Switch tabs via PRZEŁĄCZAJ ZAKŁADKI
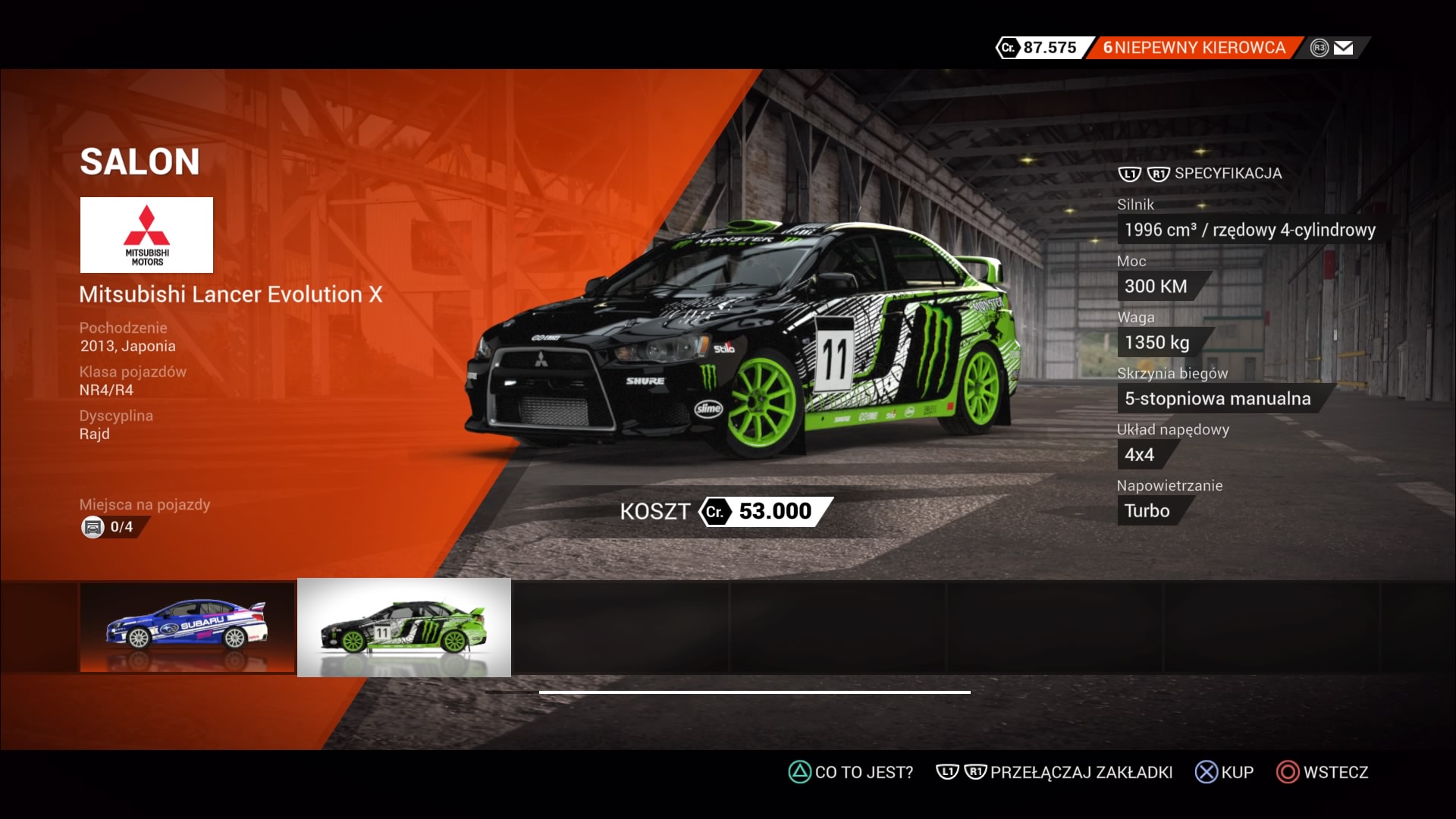Viewport: 1456px width, 819px height. 1055,772
